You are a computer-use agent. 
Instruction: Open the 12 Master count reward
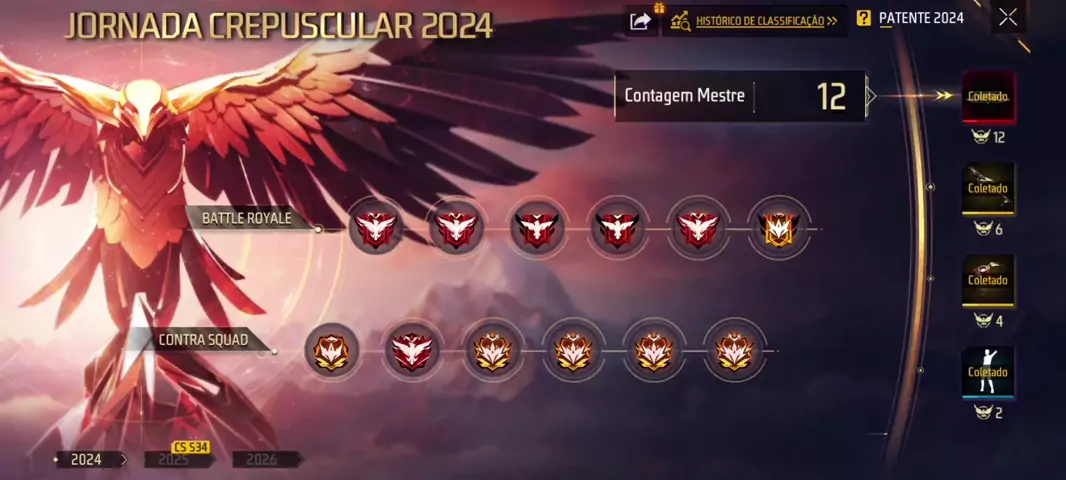tap(988, 97)
